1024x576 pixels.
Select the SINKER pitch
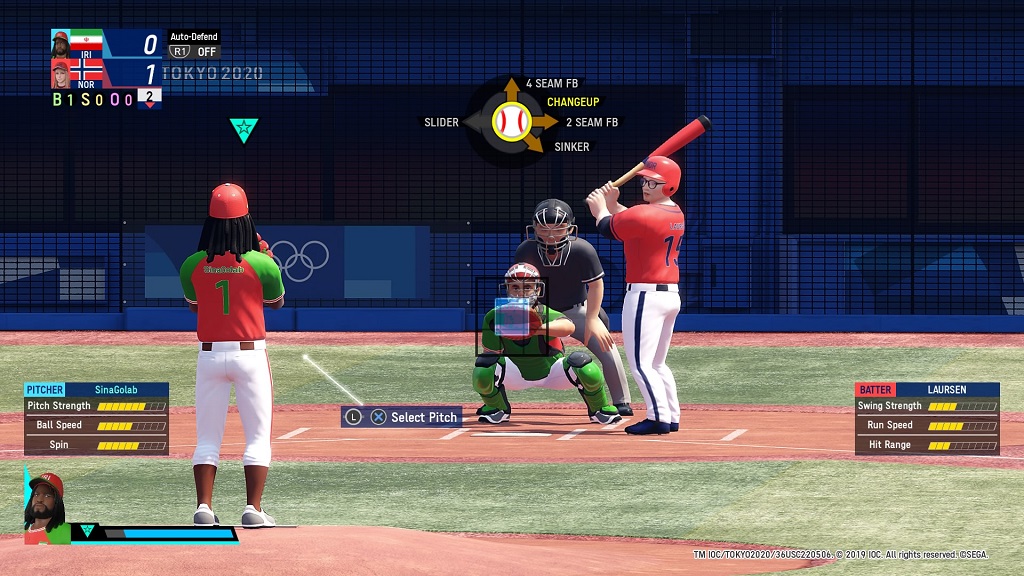tap(571, 147)
